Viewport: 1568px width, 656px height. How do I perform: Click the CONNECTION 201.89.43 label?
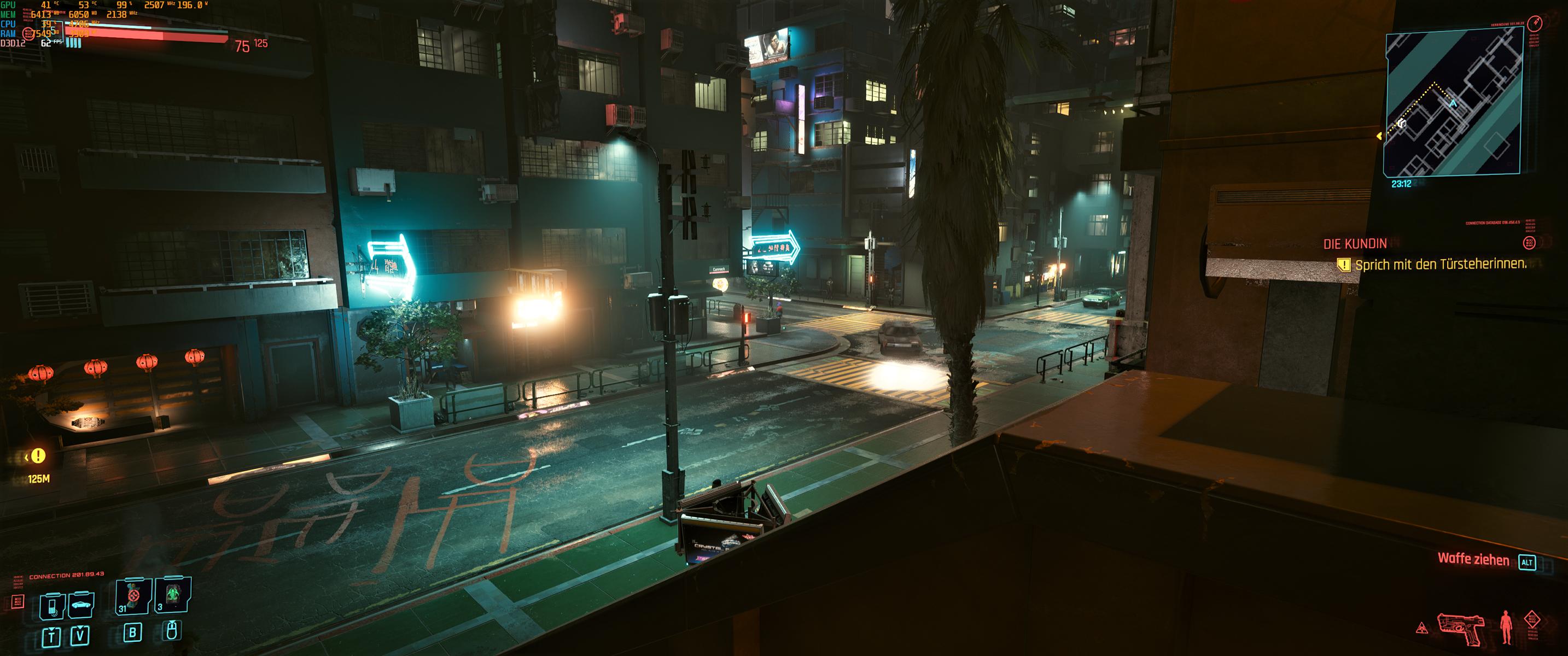coord(67,575)
